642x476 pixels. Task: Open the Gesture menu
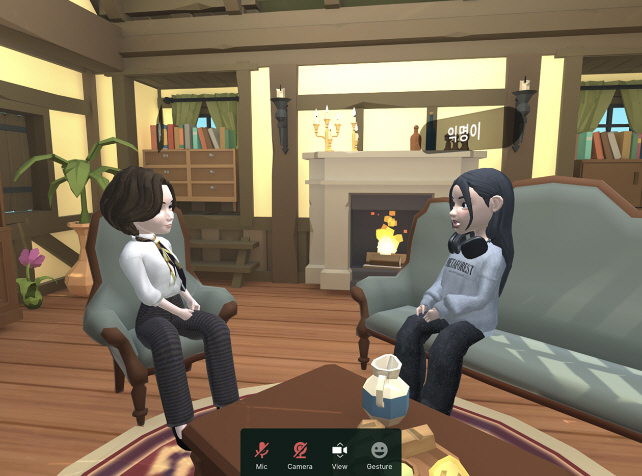pyautogui.click(x=379, y=452)
